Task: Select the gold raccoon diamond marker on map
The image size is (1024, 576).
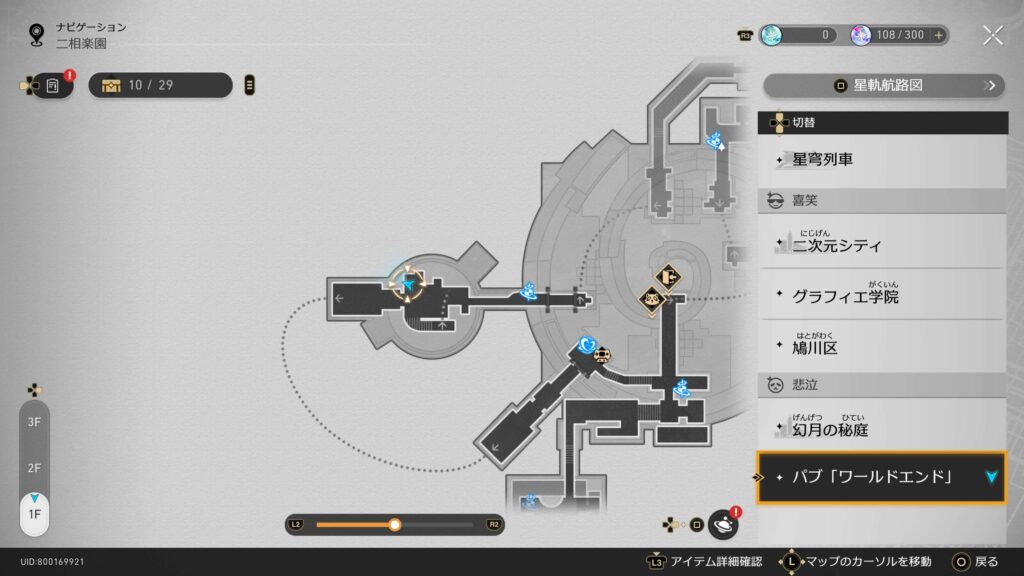Action: (652, 299)
